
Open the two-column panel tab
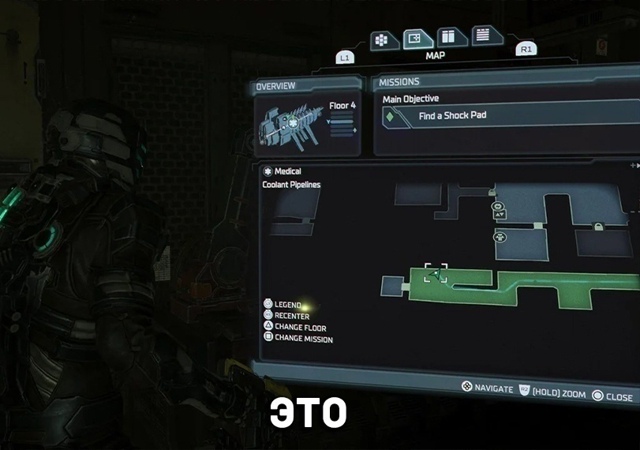point(448,38)
